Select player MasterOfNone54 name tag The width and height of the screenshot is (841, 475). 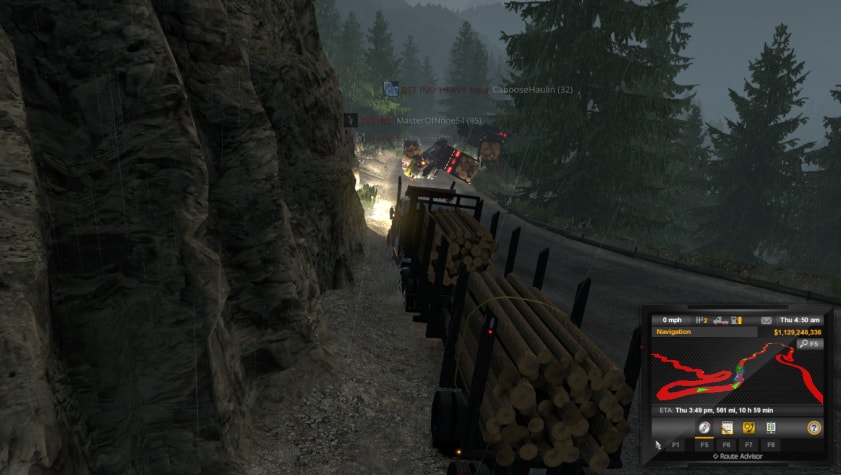coord(440,121)
